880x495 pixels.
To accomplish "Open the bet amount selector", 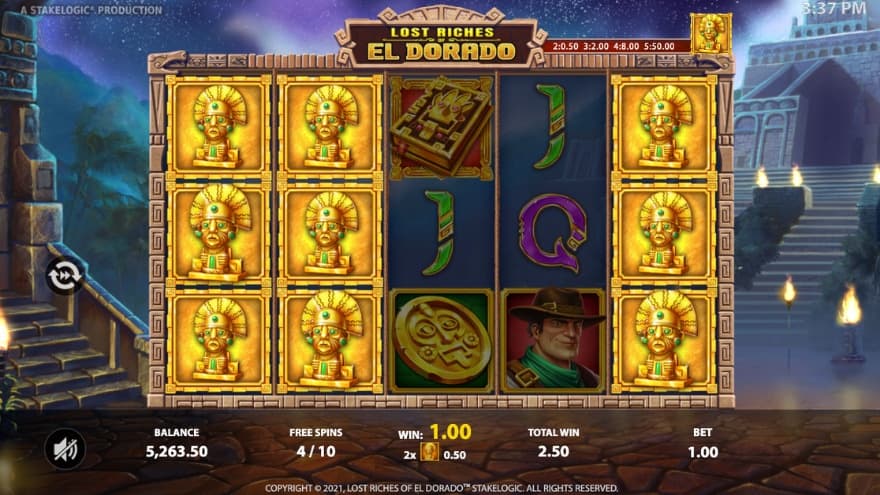I will [x=702, y=443].
